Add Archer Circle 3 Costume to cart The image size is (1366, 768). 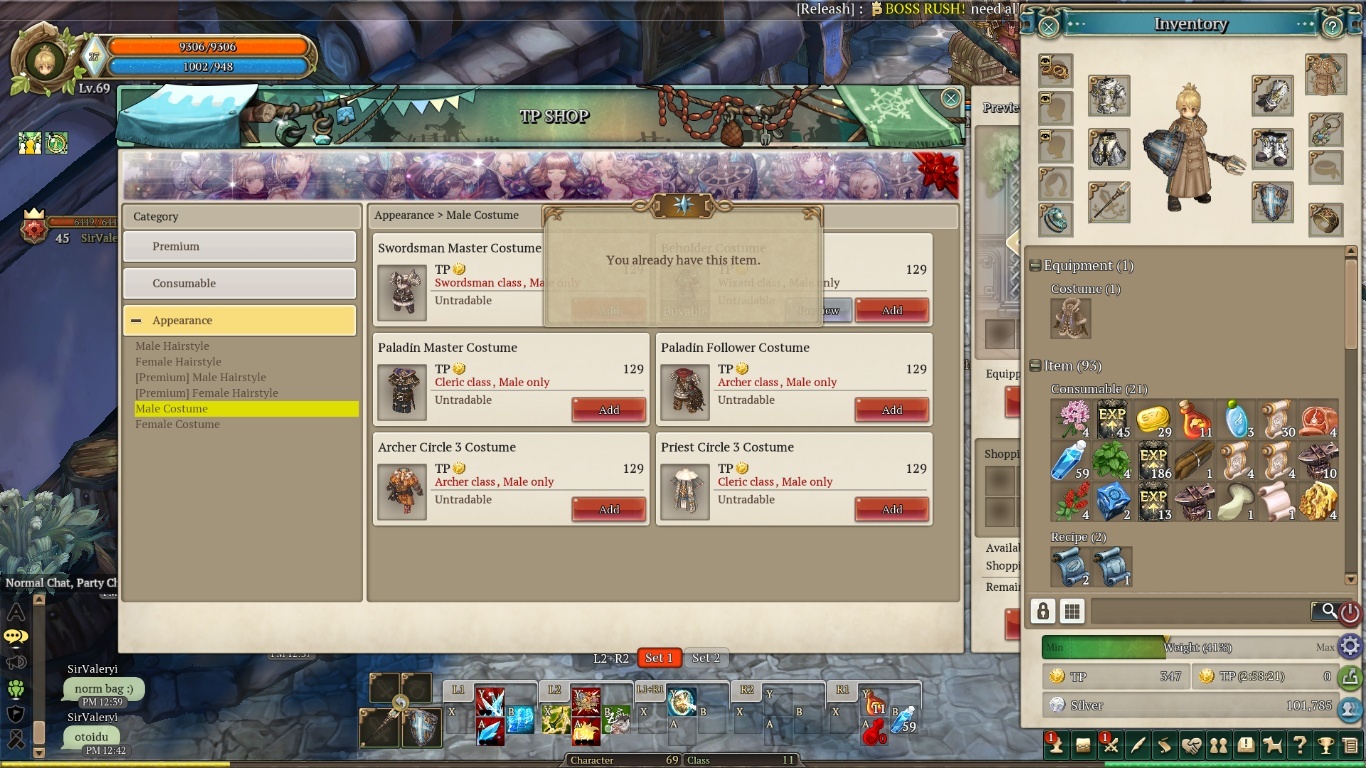[x=608, y=510]
